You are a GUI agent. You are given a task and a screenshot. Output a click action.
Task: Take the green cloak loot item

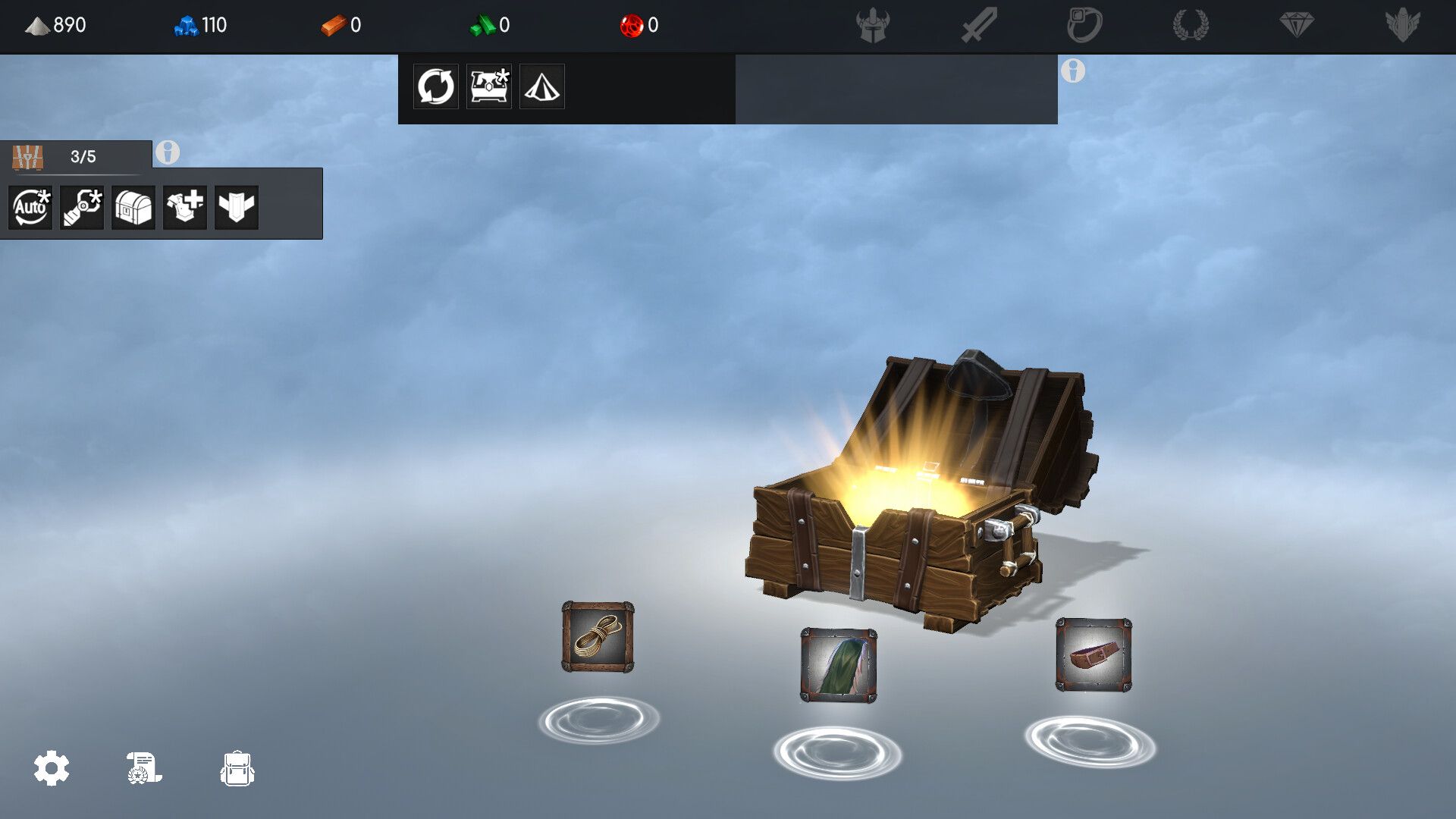click(x=839, y=665)
